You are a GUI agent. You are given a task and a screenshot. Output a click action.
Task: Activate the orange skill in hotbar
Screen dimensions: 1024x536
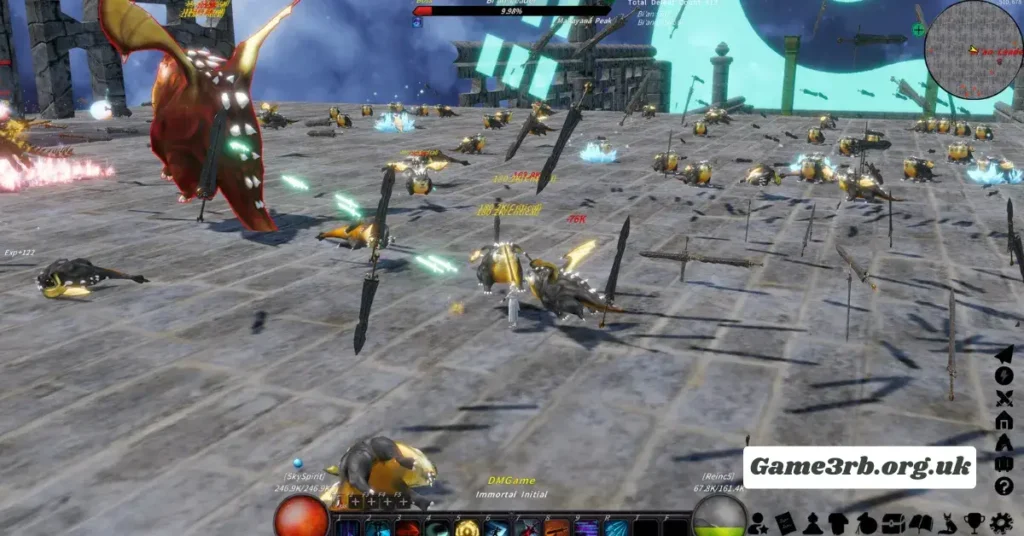point(556,527)
